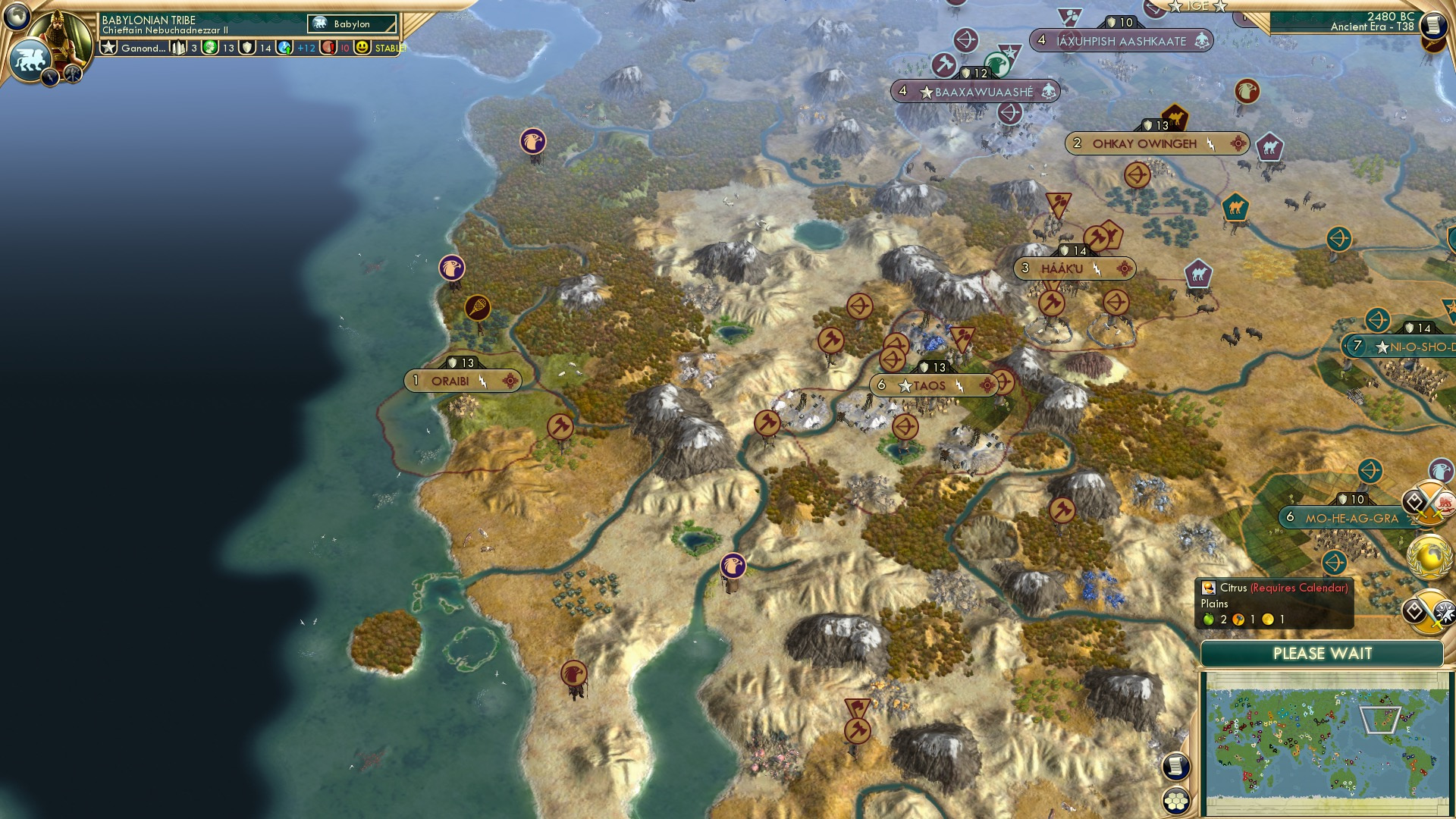The image size is (1456, 819).
Task: Click the Mo-He-Ag-Gra city banner
Action: pos(1351,519)
